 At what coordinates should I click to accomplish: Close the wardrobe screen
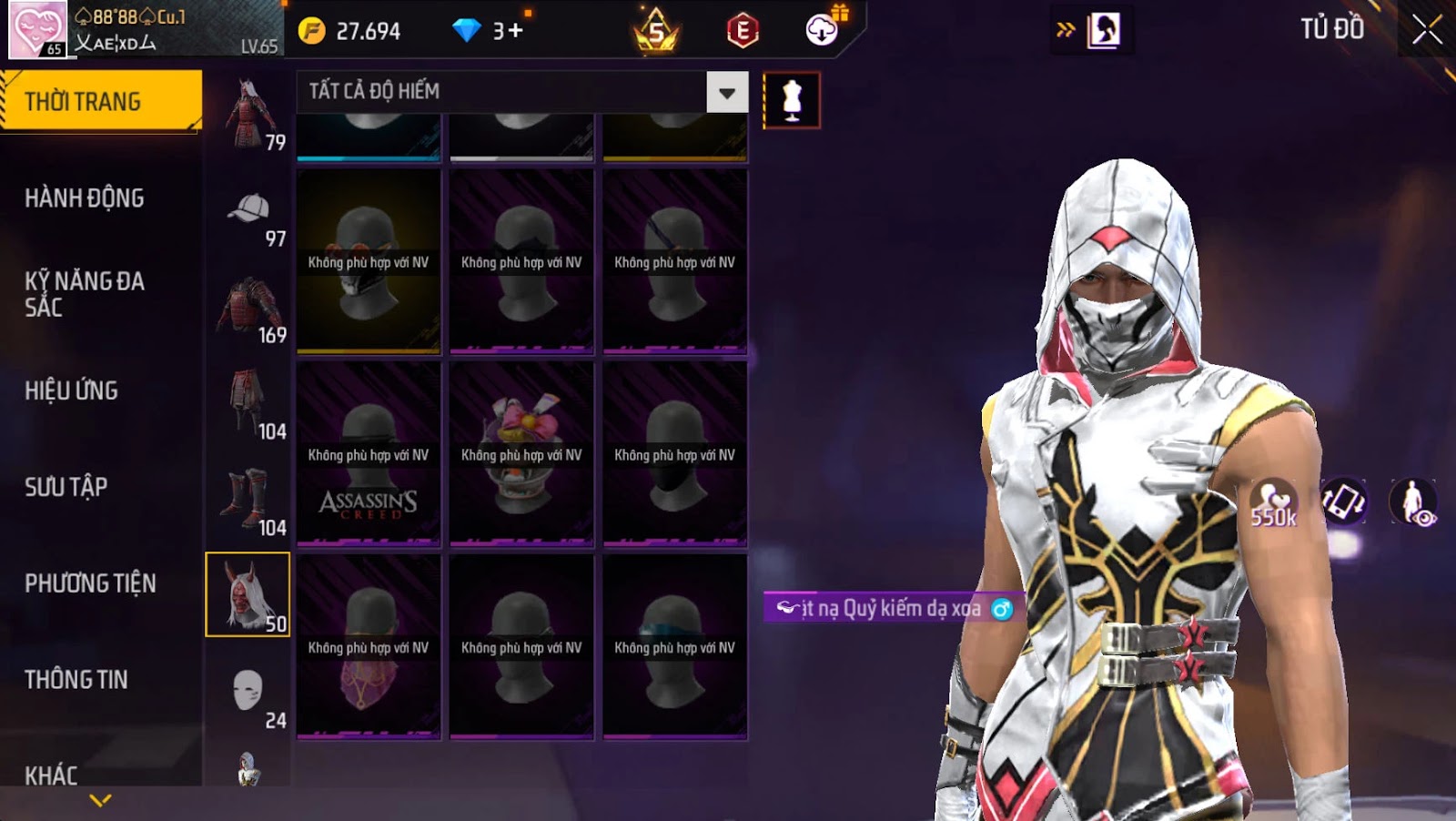1426,30
